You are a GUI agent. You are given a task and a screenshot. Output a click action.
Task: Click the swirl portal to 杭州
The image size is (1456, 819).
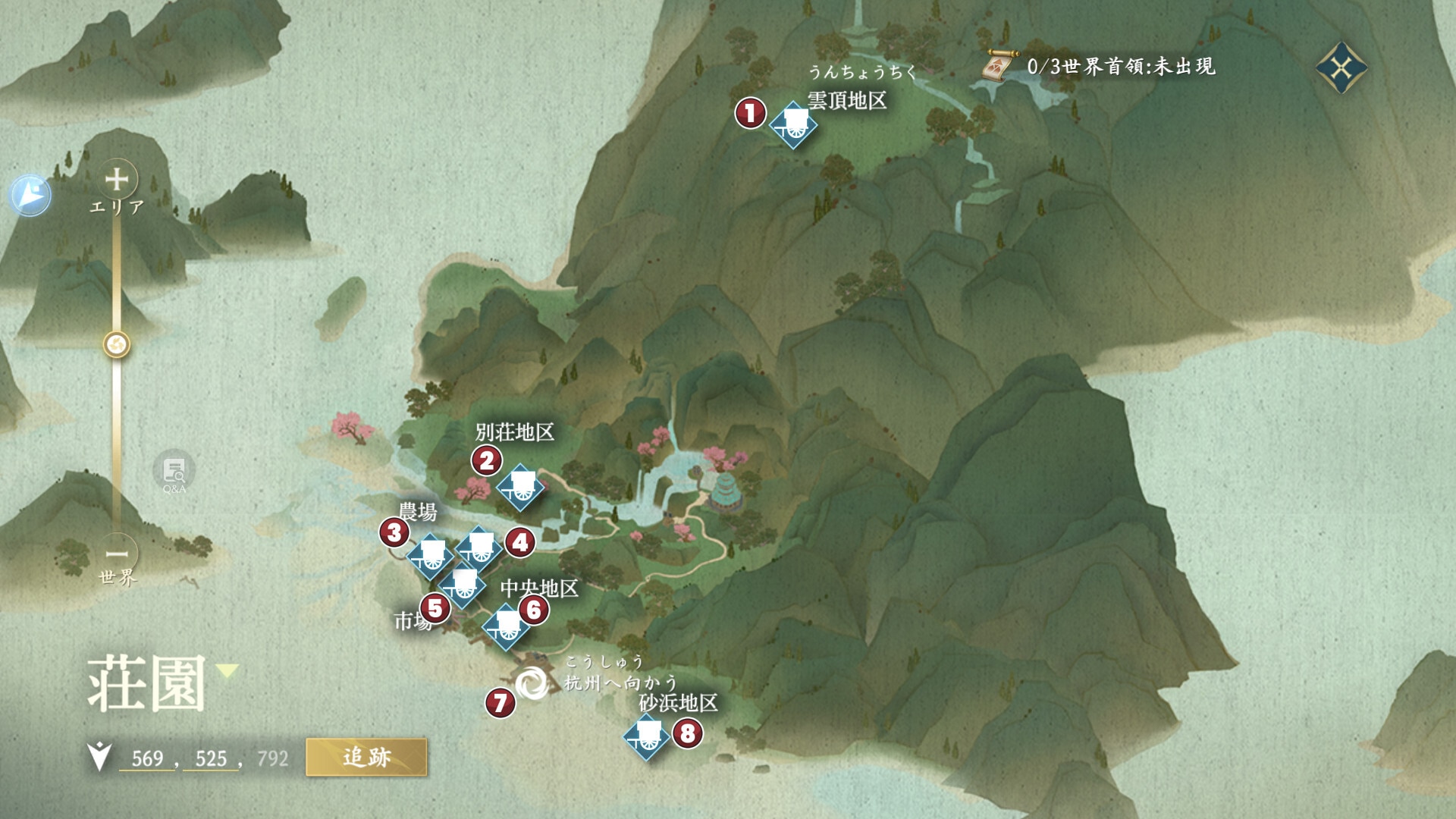point(532,684)
